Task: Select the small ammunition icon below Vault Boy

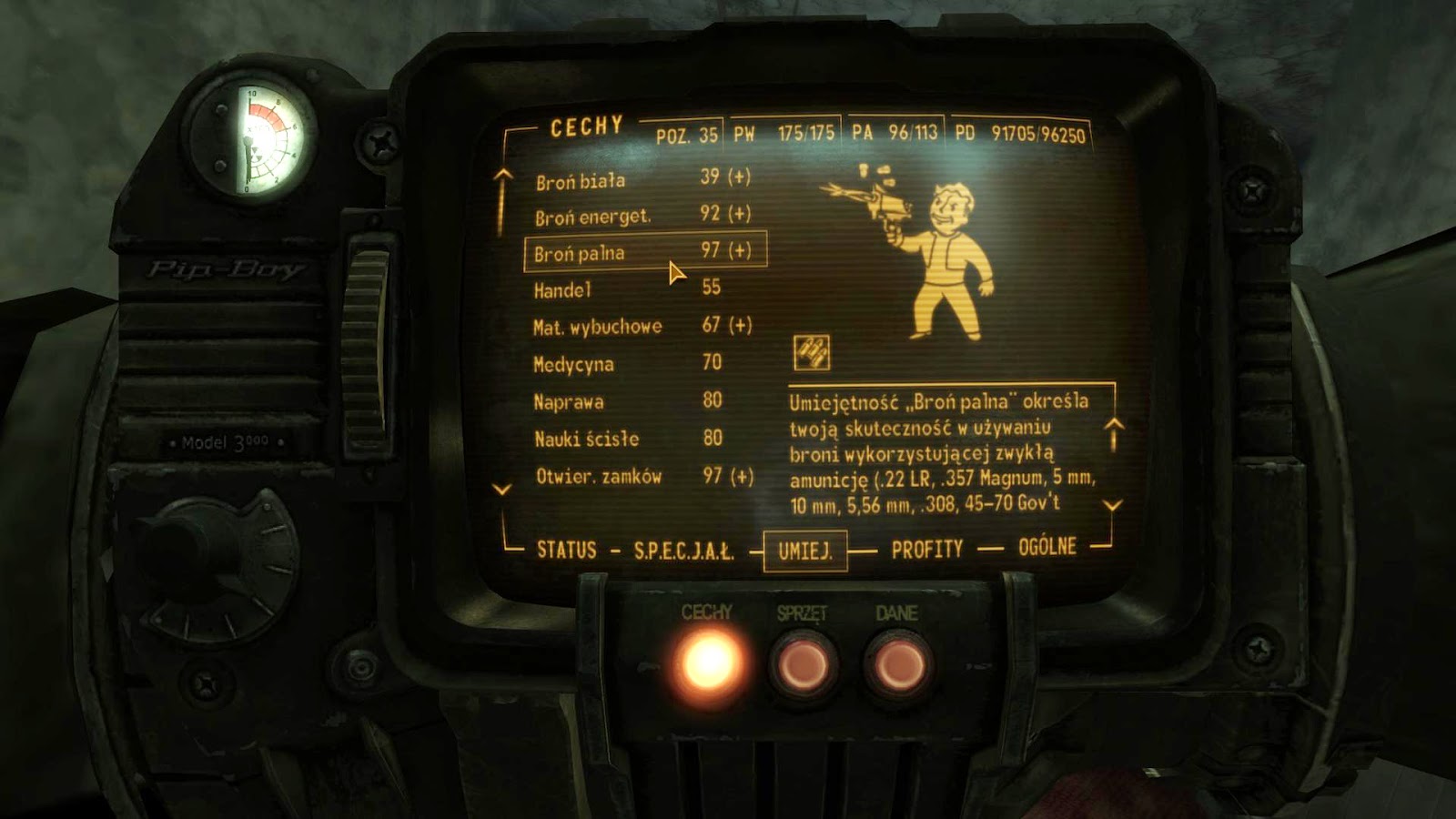Action: coord(813,350)
